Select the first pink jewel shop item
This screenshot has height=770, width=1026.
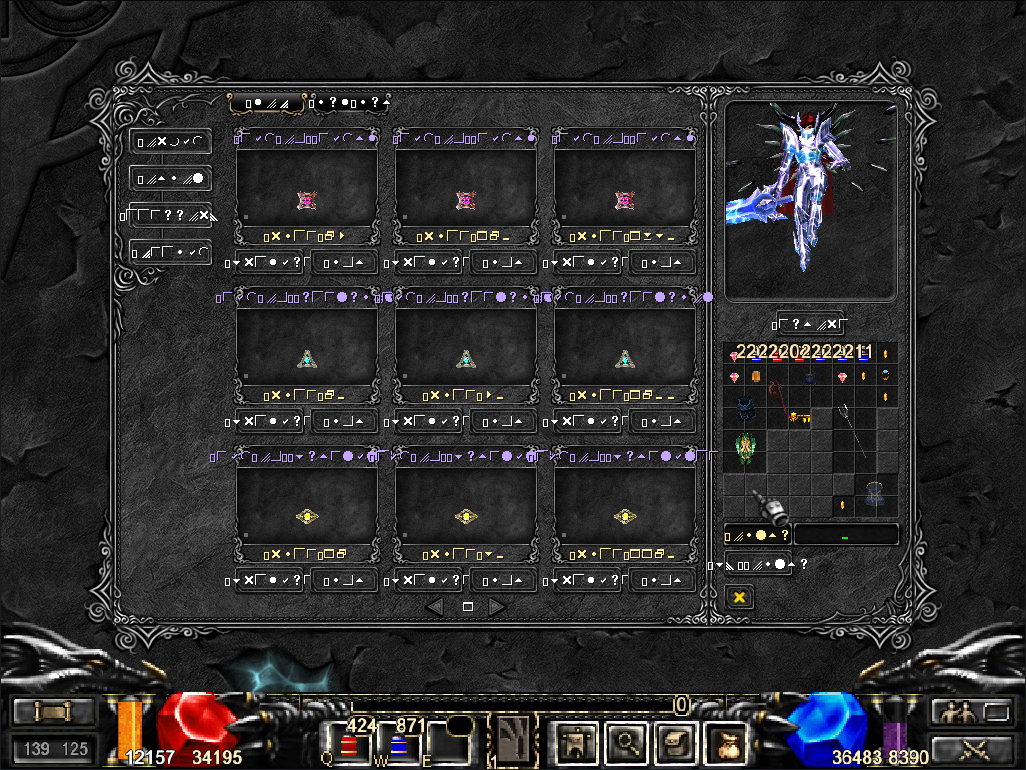click(x=306, y=201)
